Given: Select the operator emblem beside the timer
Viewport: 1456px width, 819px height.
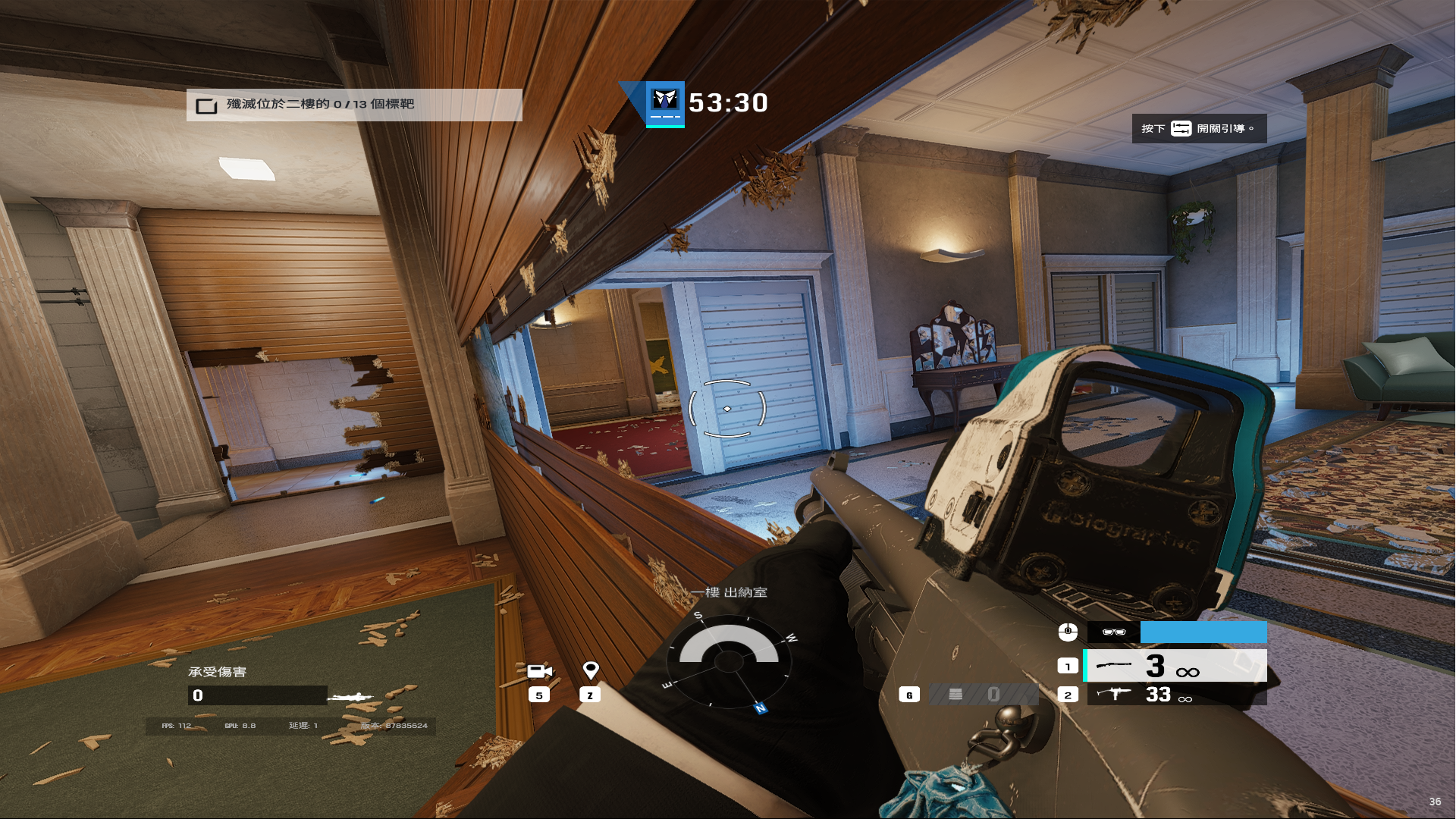Looking at the screenshot, I should click(x=665, y=103).
